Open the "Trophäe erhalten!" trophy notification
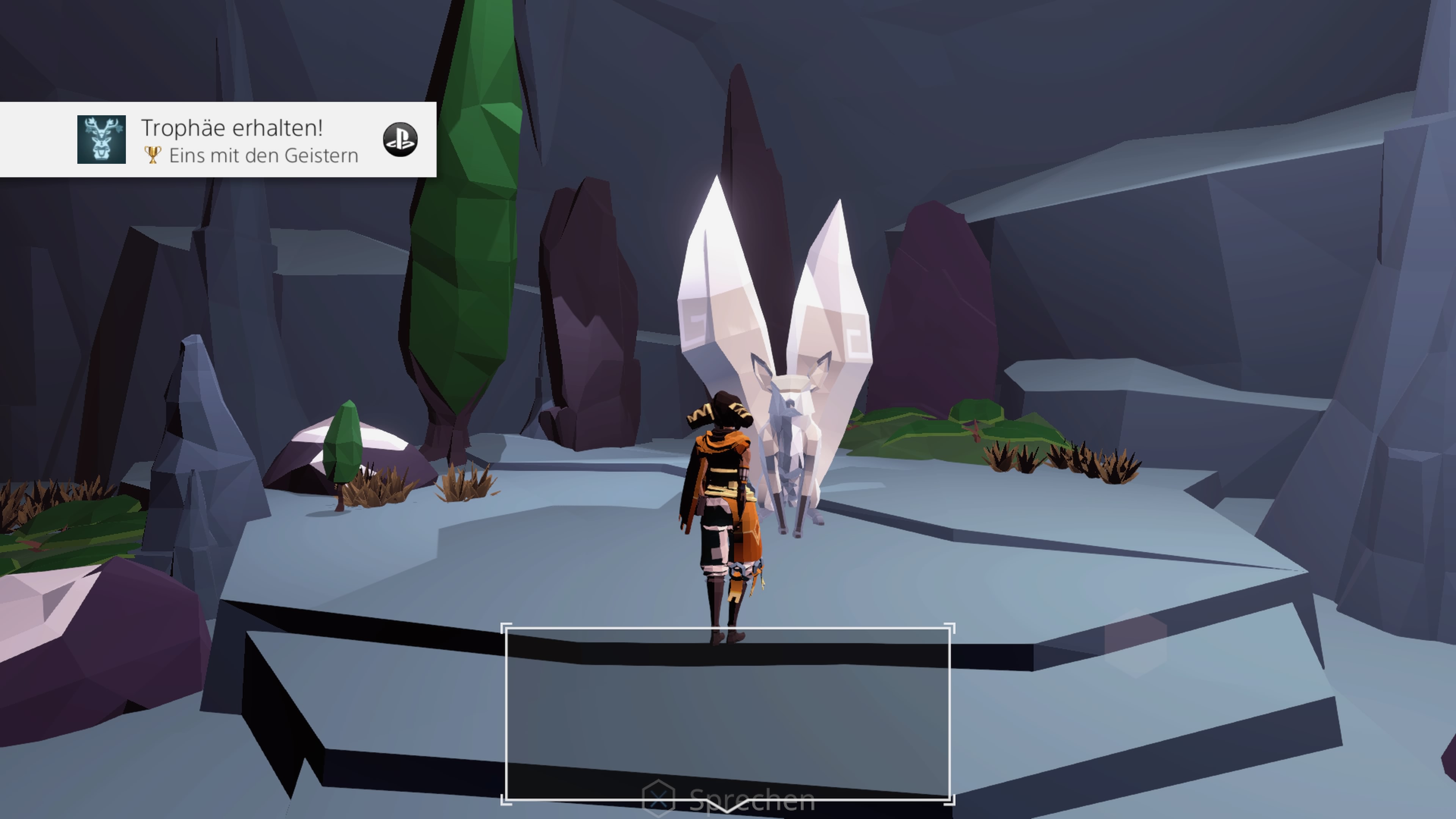Viewport: 1456px width, 819px height. pyautogui.click(x=232, y=128)
